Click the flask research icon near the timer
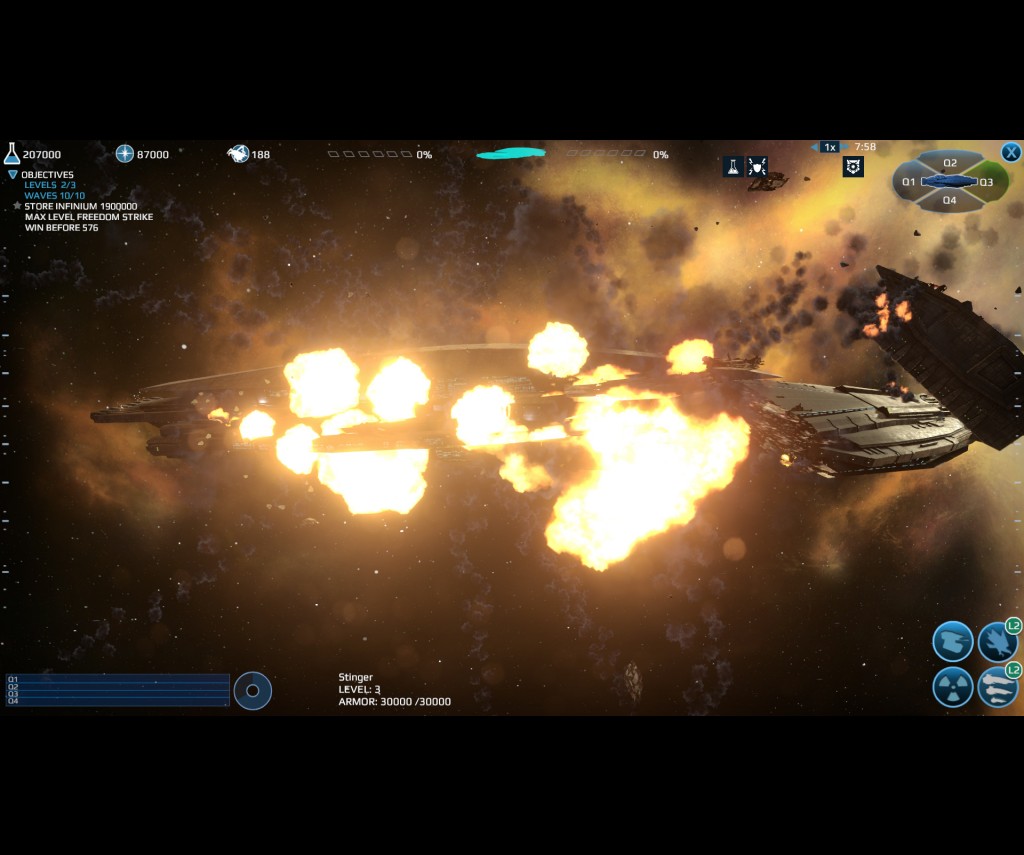The height and width of the screenshot is (855, 1024). tap(732, 167)
